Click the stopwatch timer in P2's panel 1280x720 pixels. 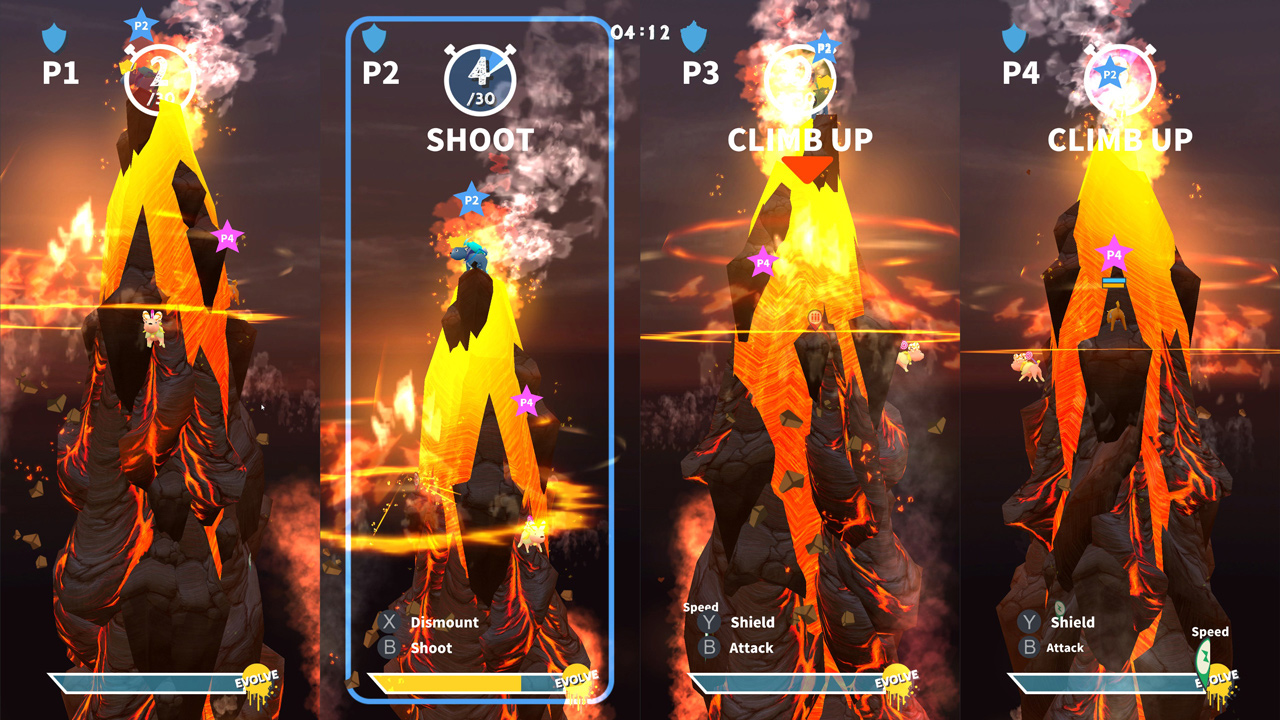[x=479, y=79]
